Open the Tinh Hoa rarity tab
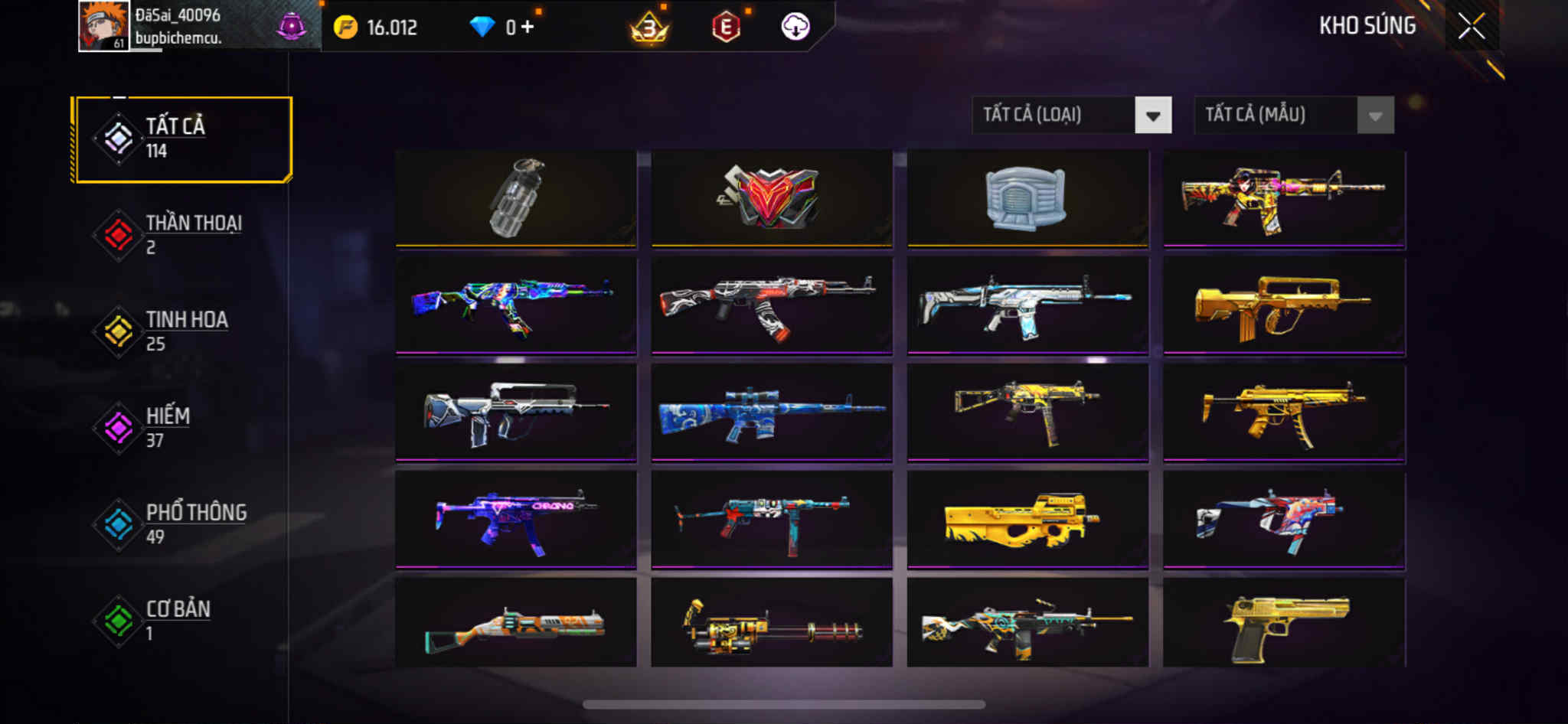Screen dimensions: 1568x724 (183, 331)
